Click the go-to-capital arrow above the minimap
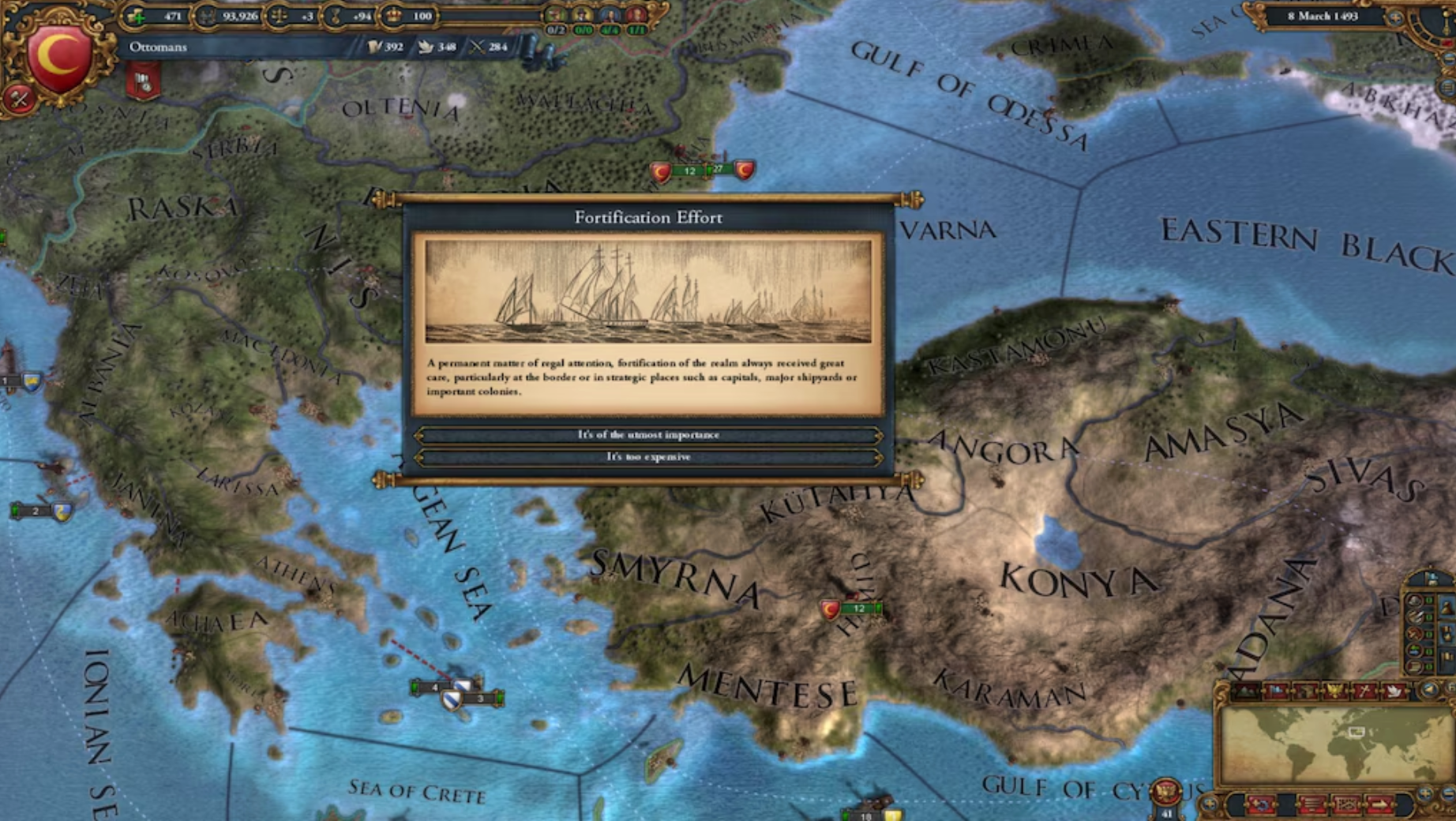This screenshot has height=821, width=1456. [x=1429, y=690]
